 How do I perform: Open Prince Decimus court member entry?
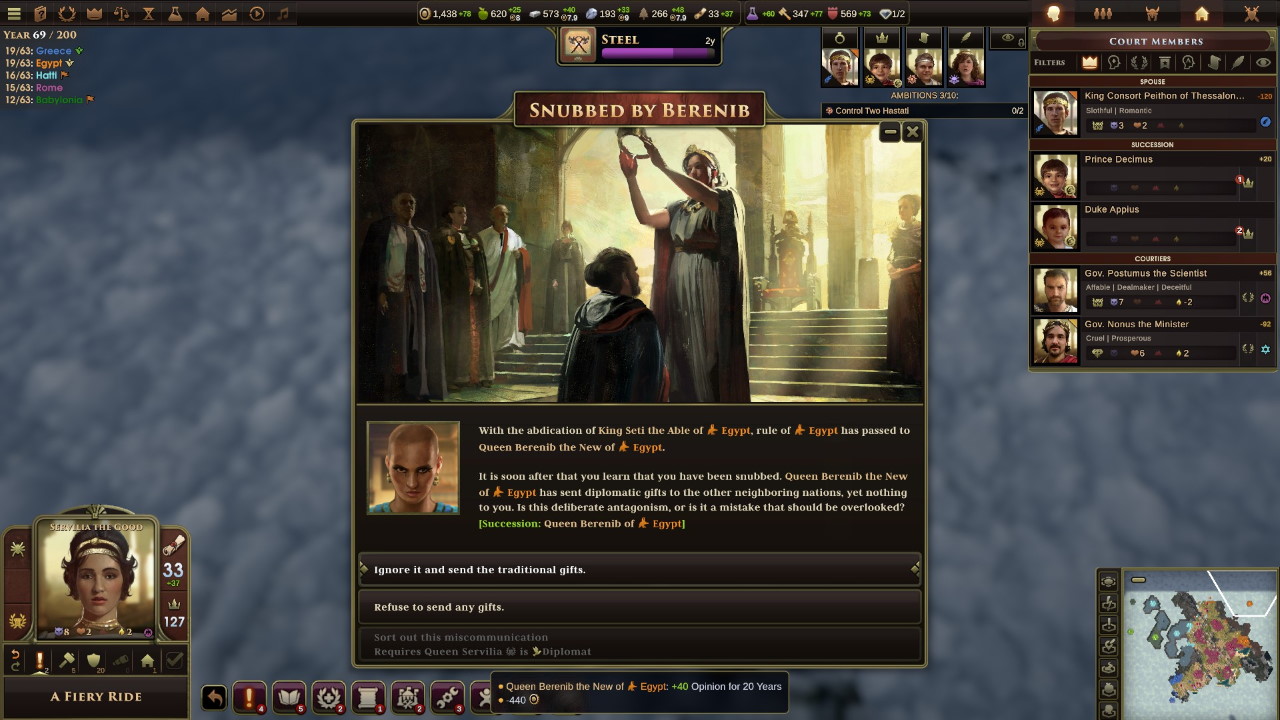[1153, 176]
